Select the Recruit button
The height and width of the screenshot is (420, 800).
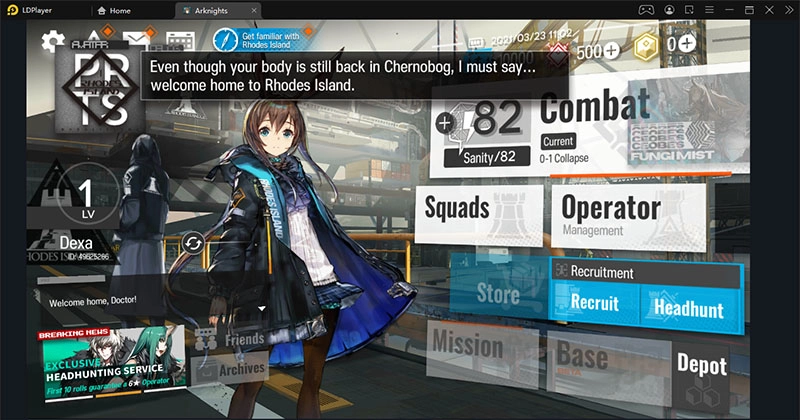coord(594,303)
